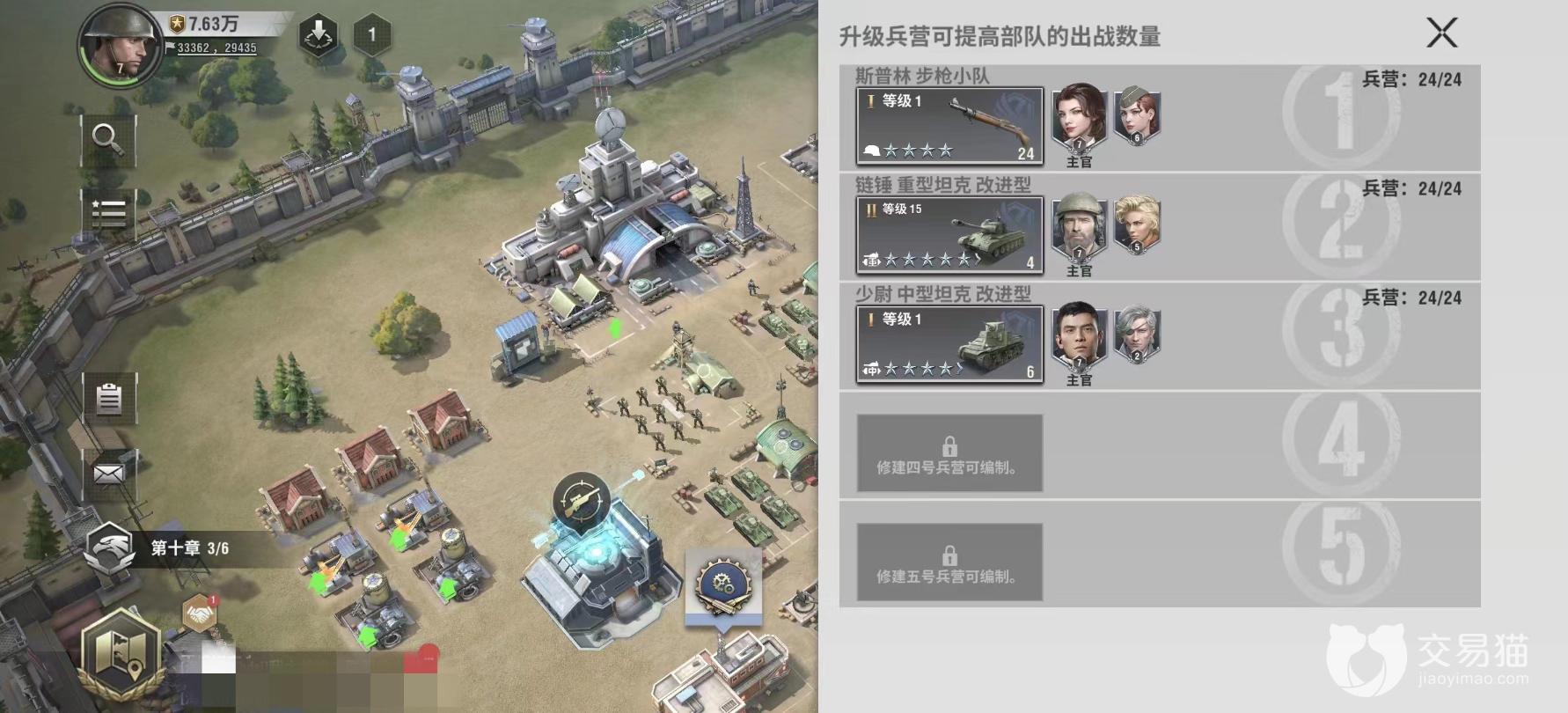Open the clipboard tasks panel
The width and height of the screenshot is (1568, 713).
coord(107,398)
